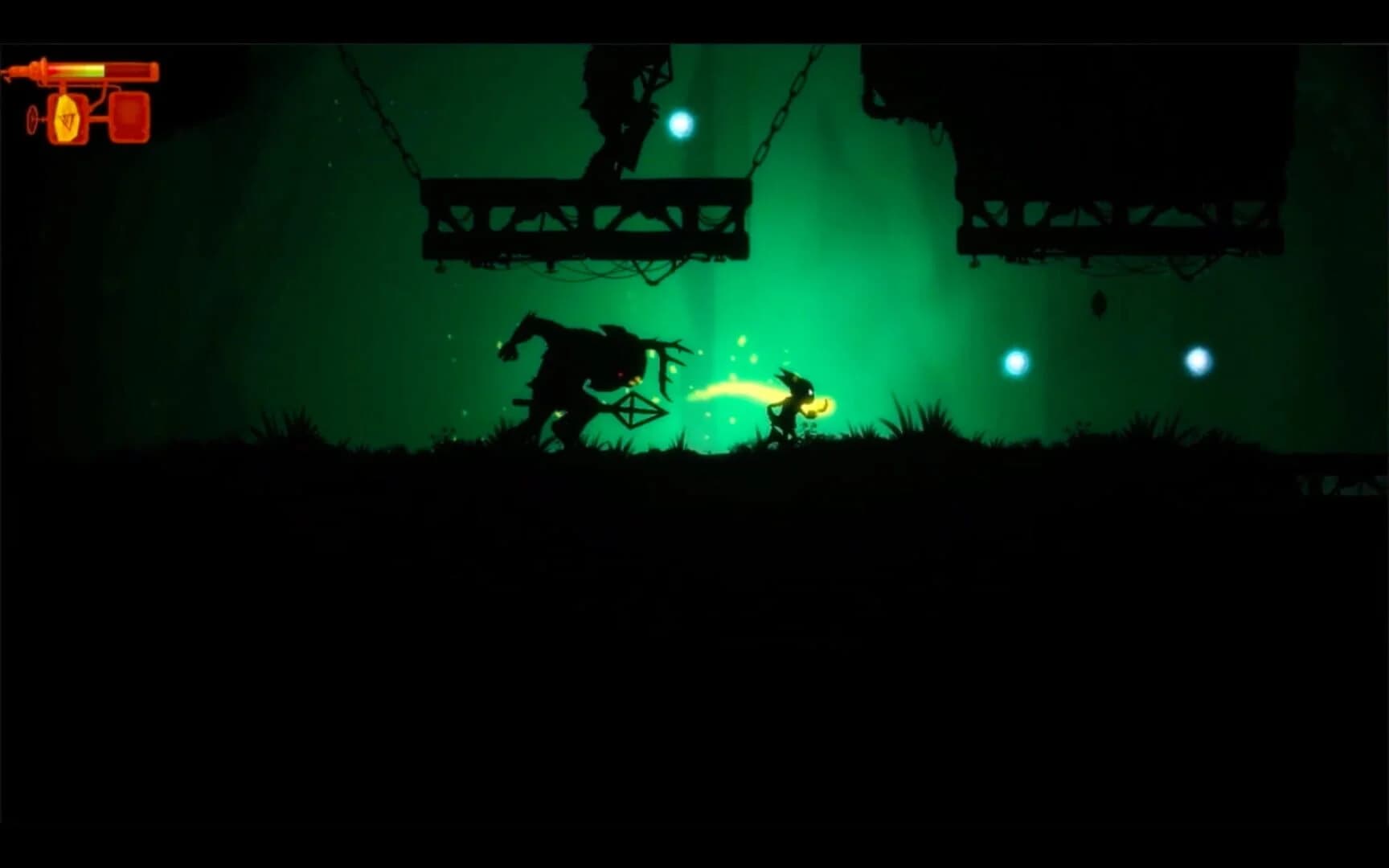Click the crystal gem icon in the HUD
Viewport: 1389px width, 868px height.
coord(66,118)
